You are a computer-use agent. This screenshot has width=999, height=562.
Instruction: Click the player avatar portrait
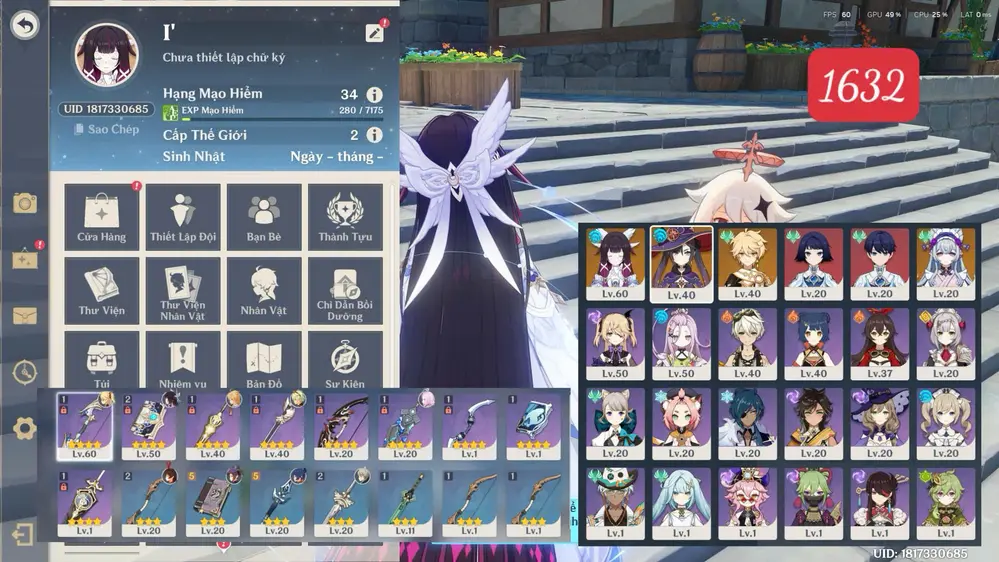(106, 56)
